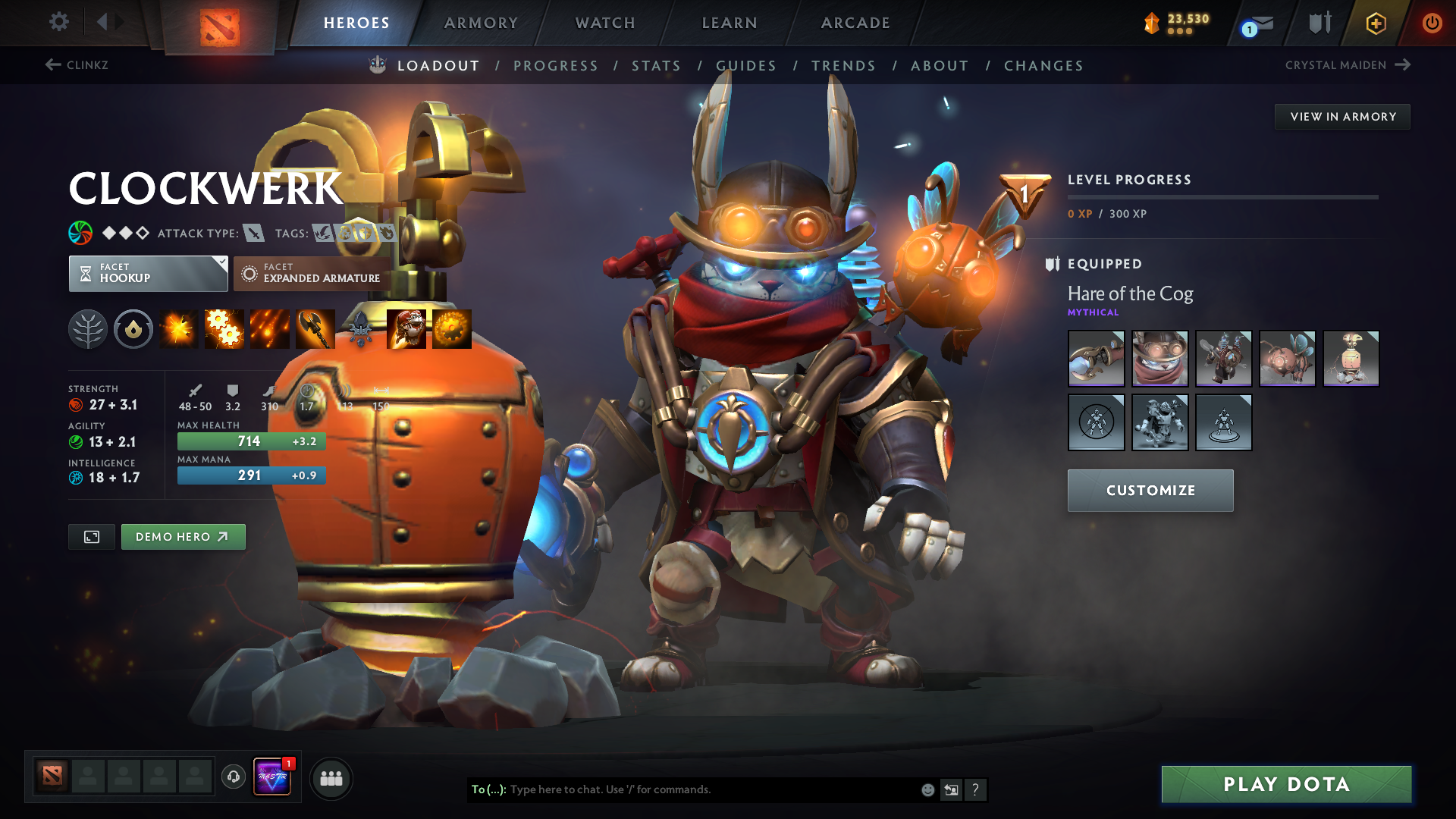Image resolution: width=1456 pixels, height=819 pixels.
Task: Select the scarf item thumbnail in Equipped
Action: 1160,359
